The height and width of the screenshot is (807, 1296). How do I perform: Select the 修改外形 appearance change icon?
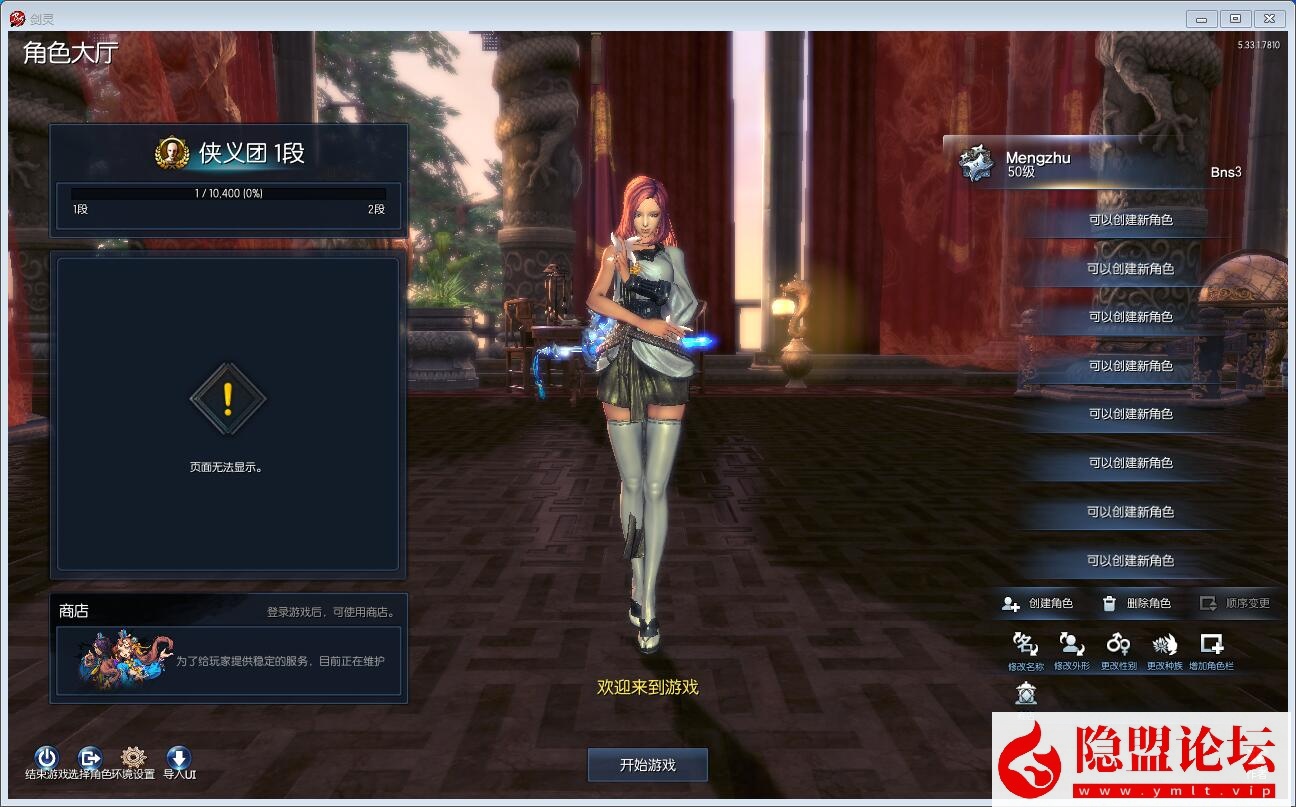(x=1071, y=645)
